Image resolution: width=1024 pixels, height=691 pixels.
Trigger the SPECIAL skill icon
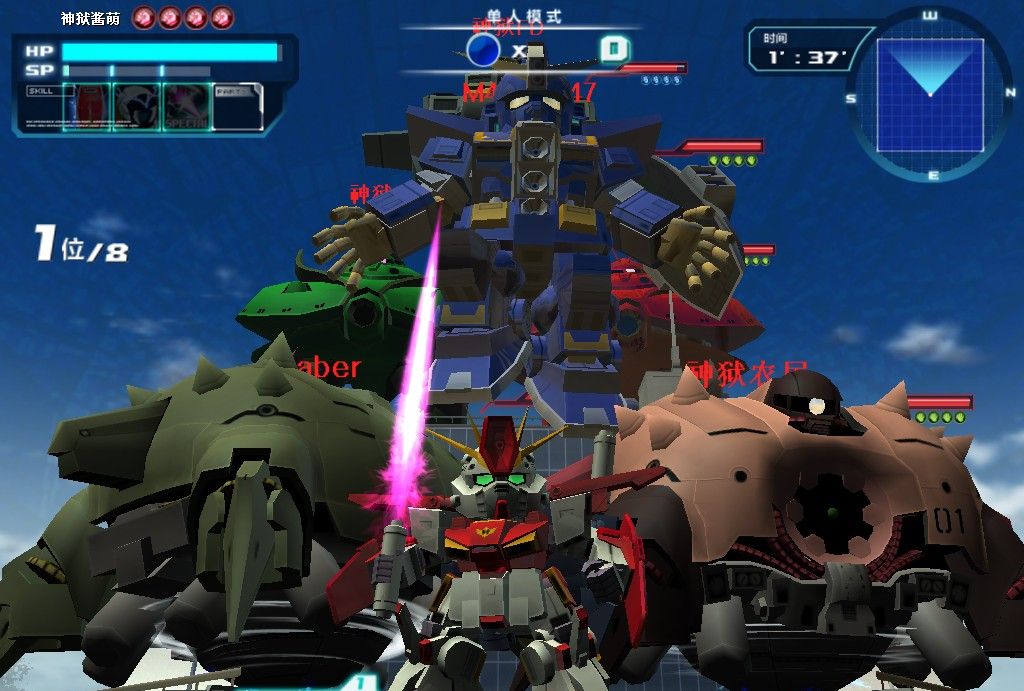tap(186, 106)
